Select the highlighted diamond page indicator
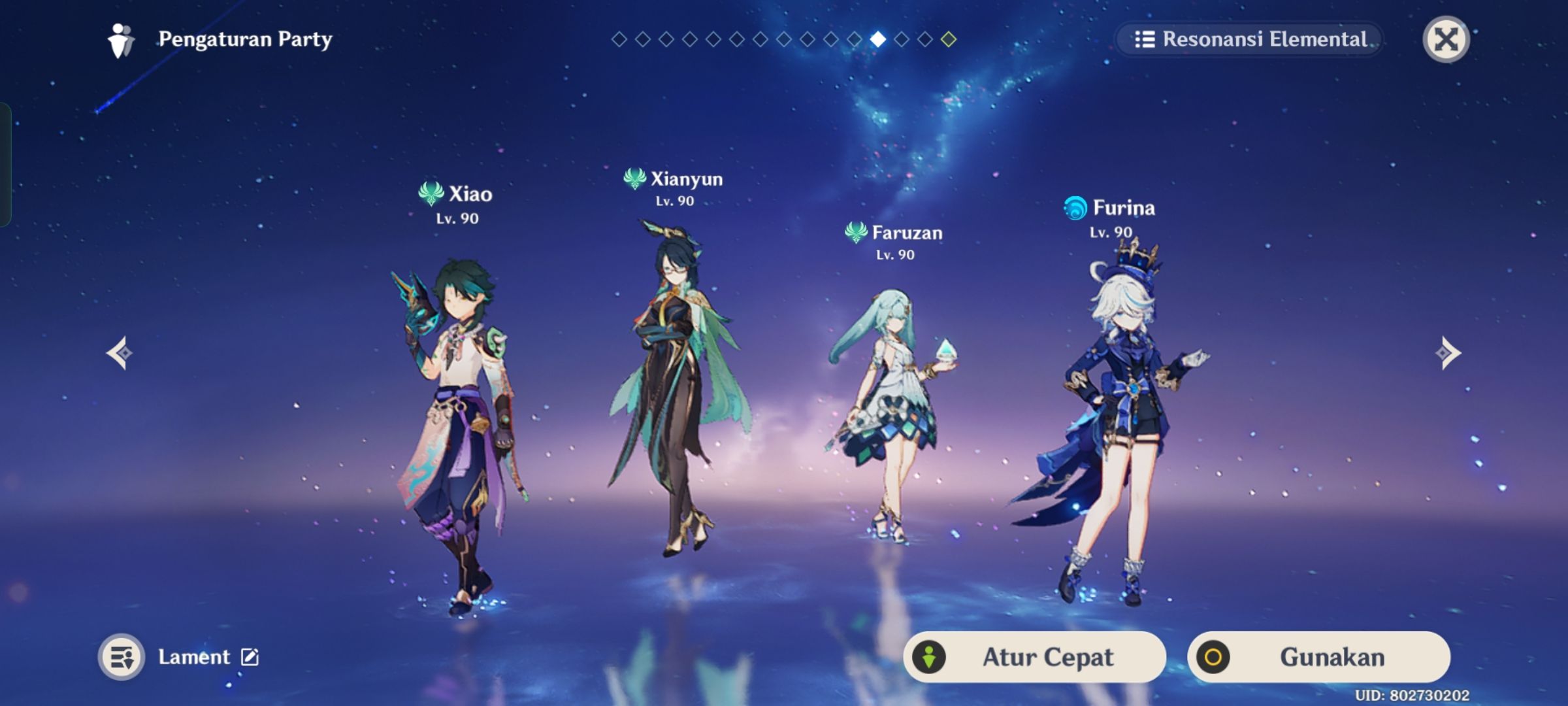Screen dimensions: 1568x706 pyautogui.click(x=877, y=40)
